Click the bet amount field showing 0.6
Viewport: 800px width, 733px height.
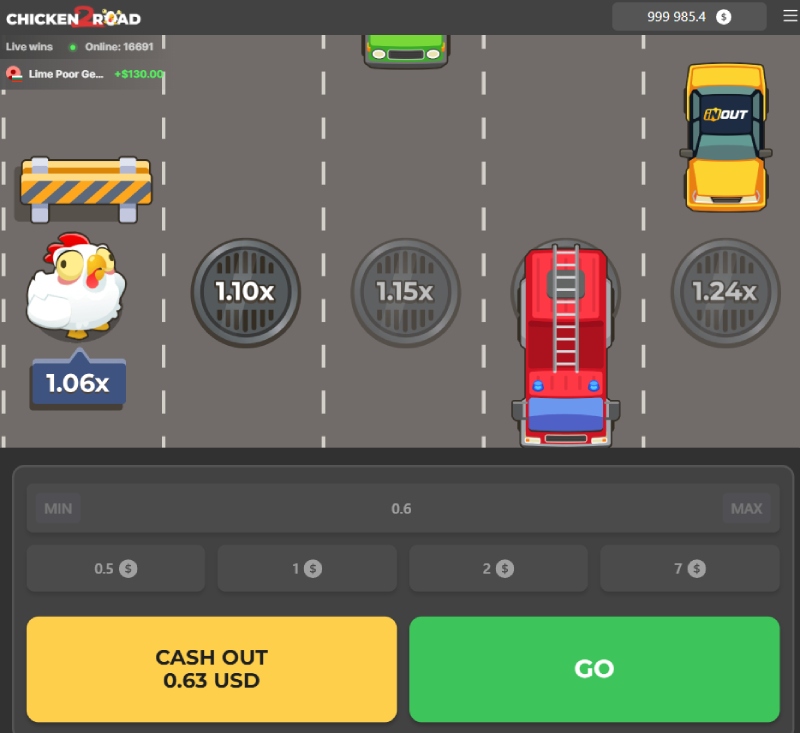click(x=401, y=508)
